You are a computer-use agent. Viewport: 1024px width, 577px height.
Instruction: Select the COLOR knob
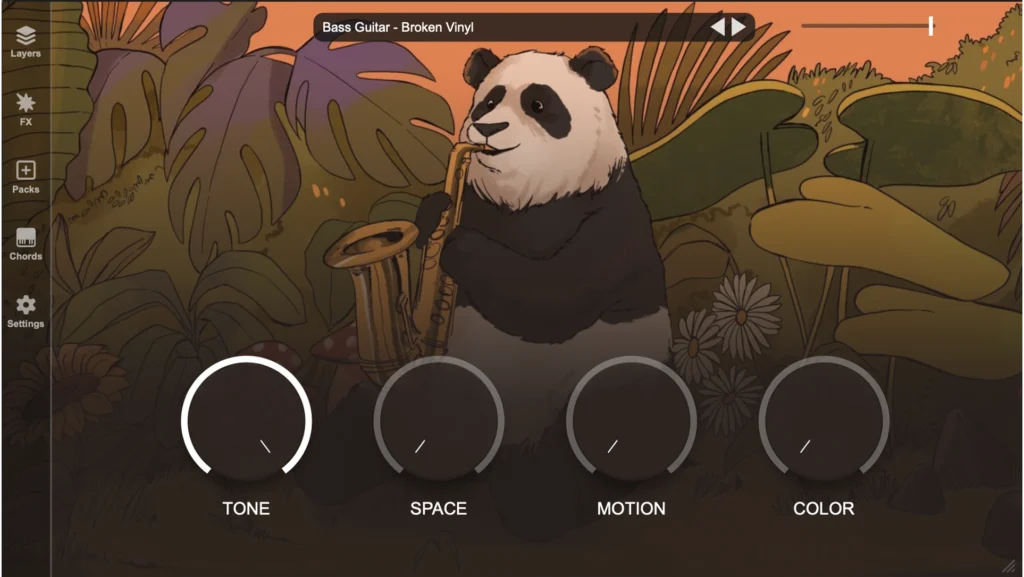click(x=824, y=420)
